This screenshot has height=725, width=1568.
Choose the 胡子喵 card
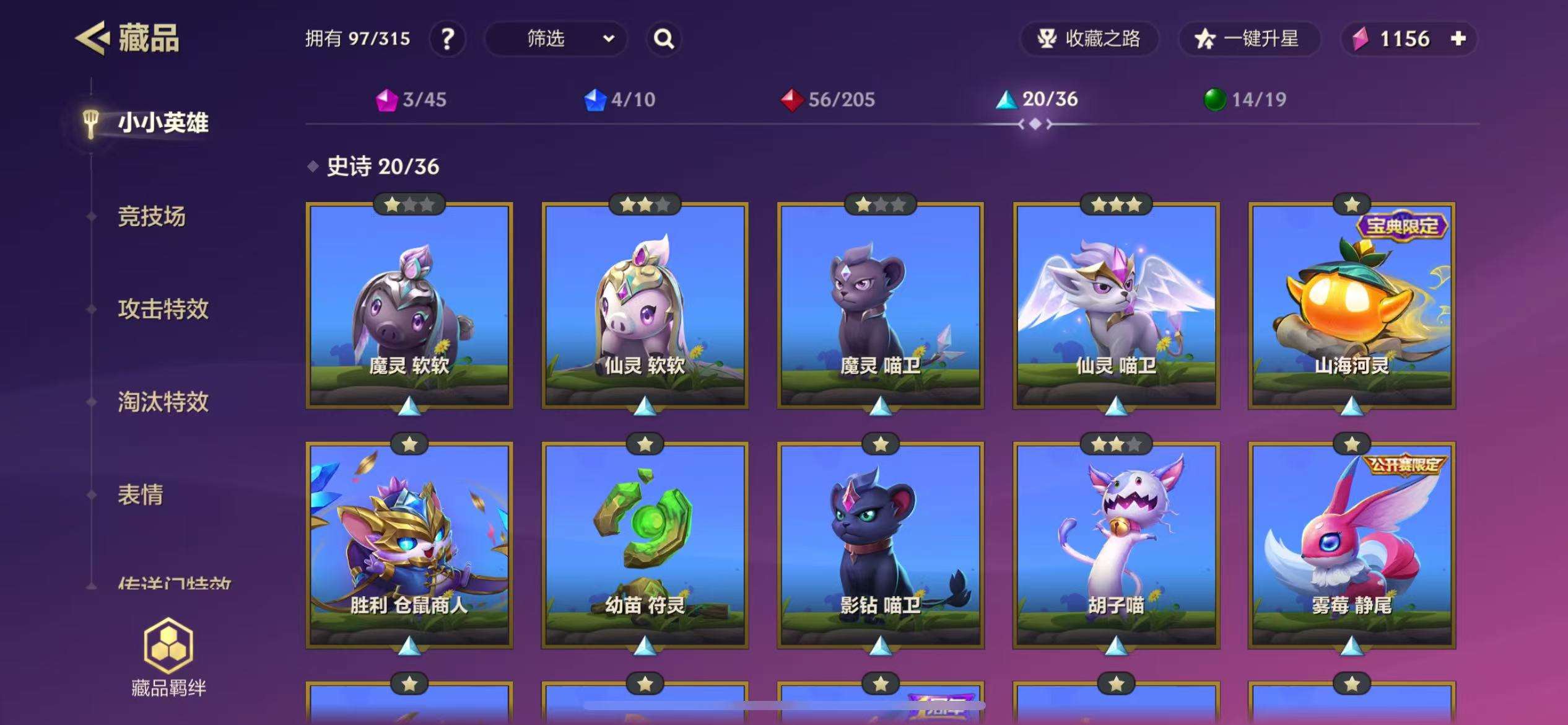[x=1116, y=545]
